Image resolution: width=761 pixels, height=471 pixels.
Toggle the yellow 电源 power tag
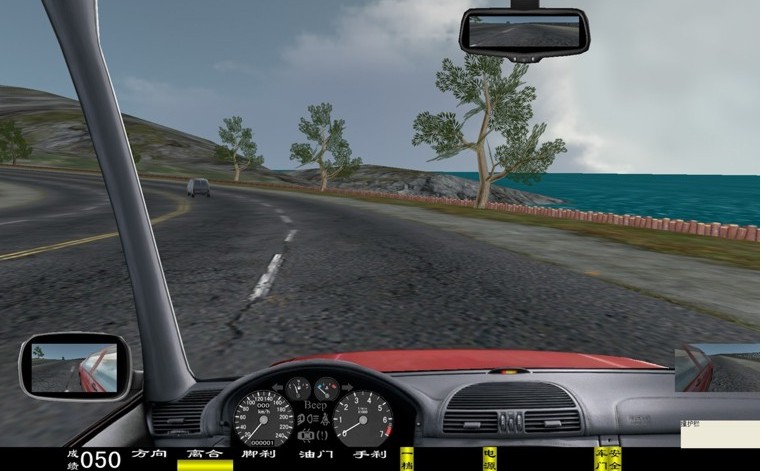click(x=490, y=459)
